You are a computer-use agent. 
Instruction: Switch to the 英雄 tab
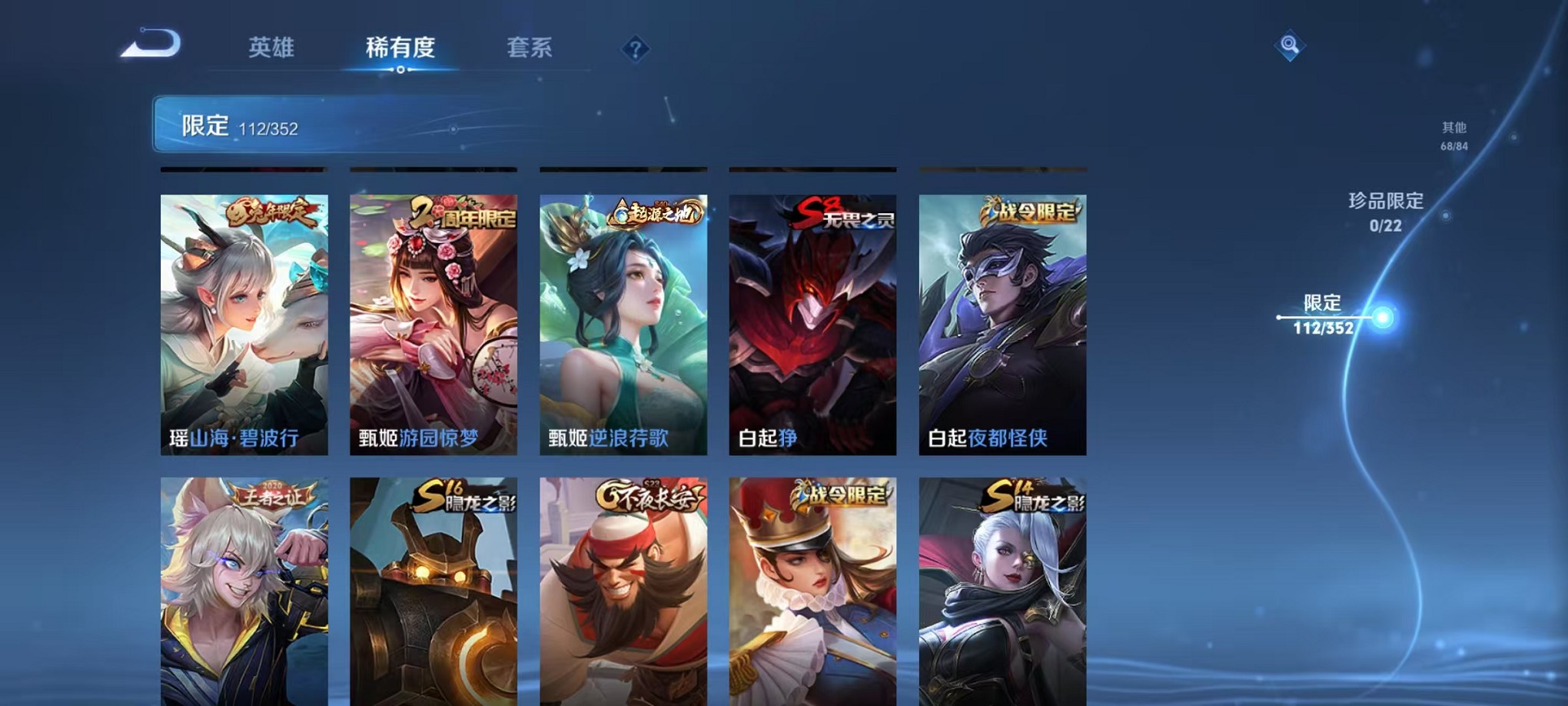(x=273, y=48)
